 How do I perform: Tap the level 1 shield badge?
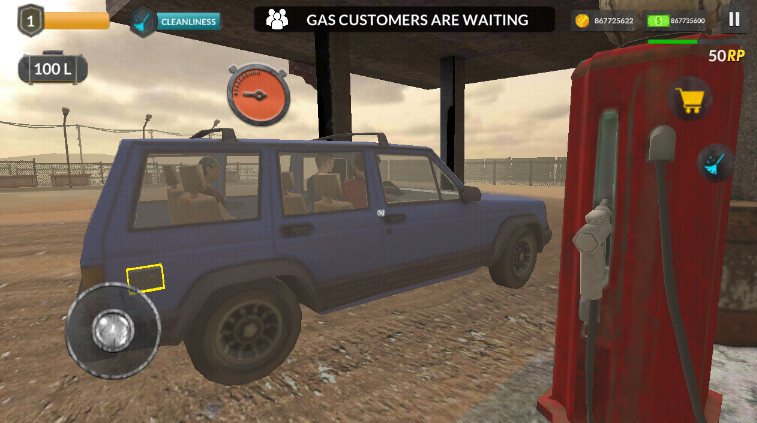point(30,19)
